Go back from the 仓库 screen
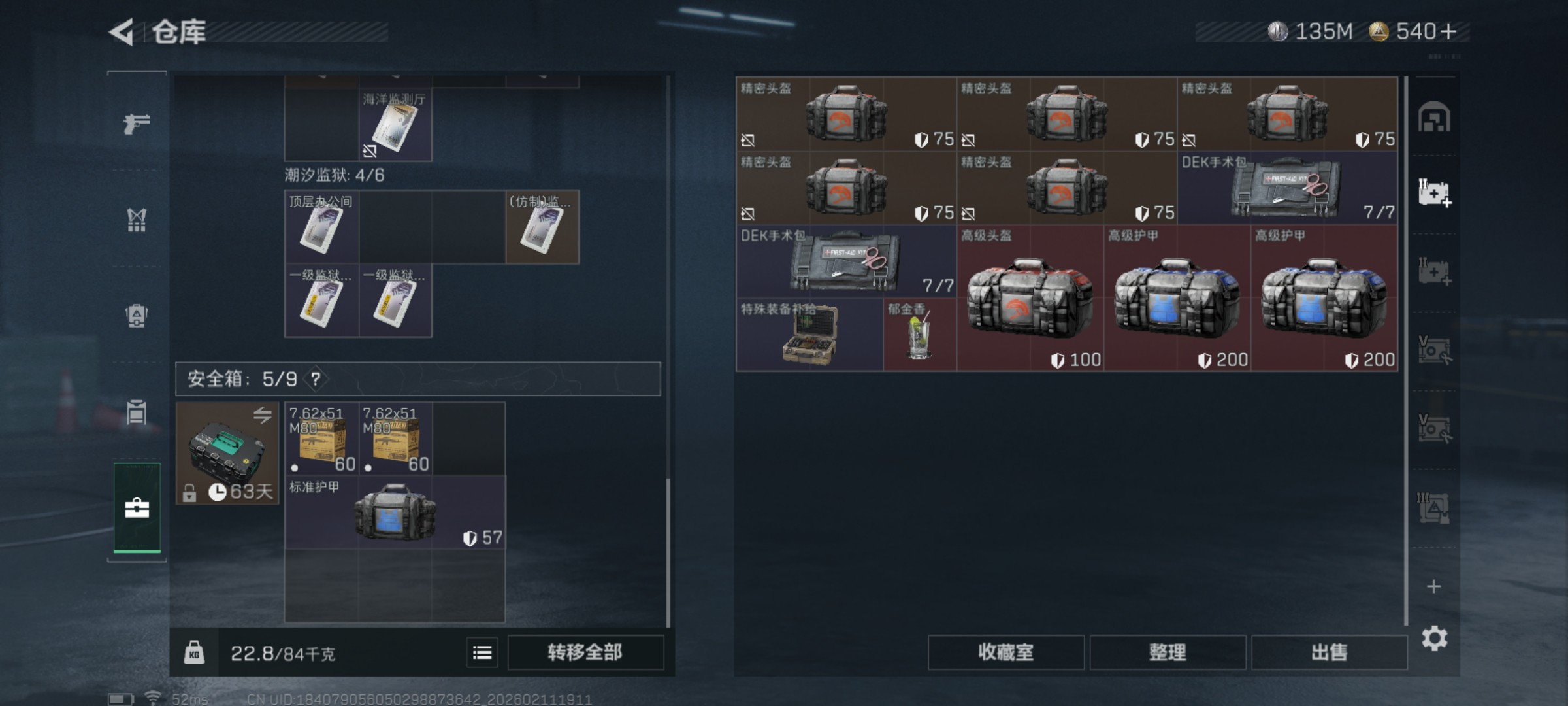Image resolution: width=1568 pixels, height=706 pixels. (x=123, y=32)
